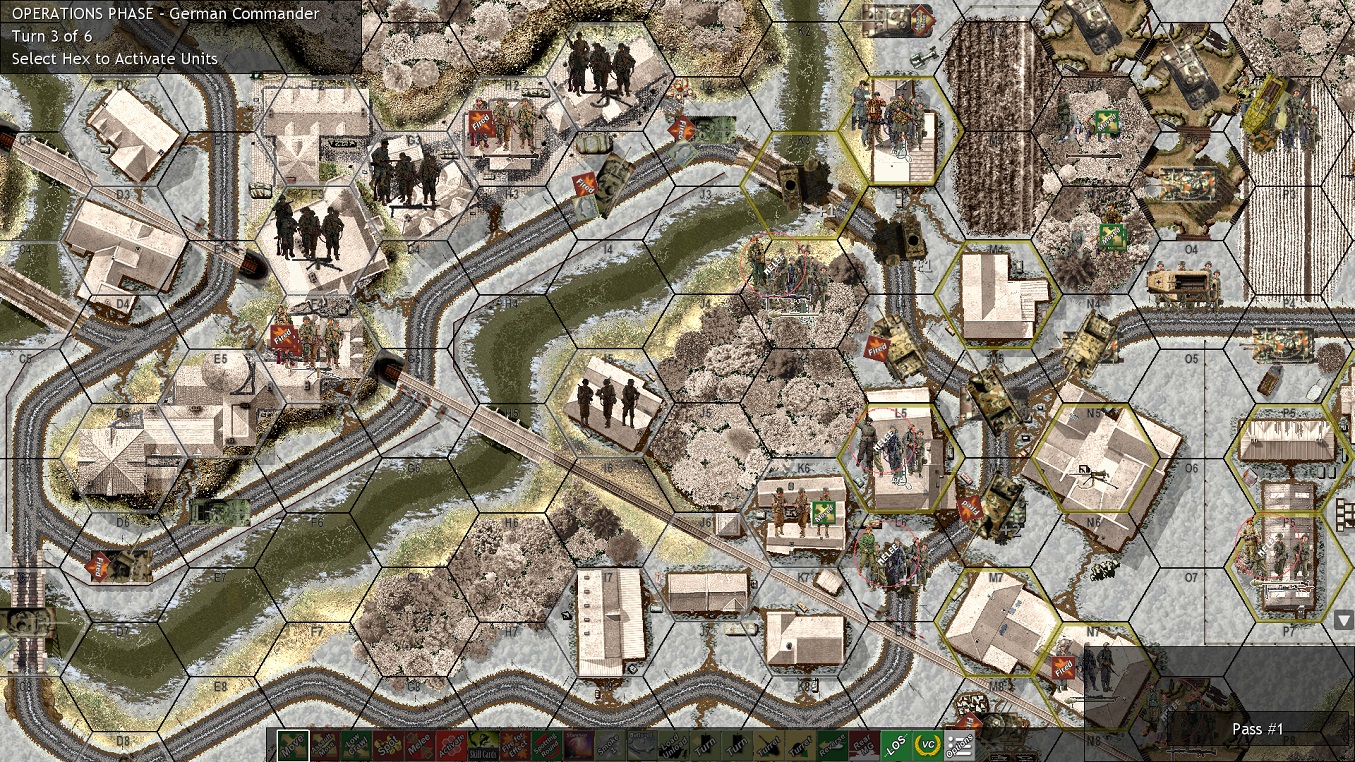The image size is (1355, 762).
Task: Open the Skill Cards panel icon
Action: (x=481, y=746)
